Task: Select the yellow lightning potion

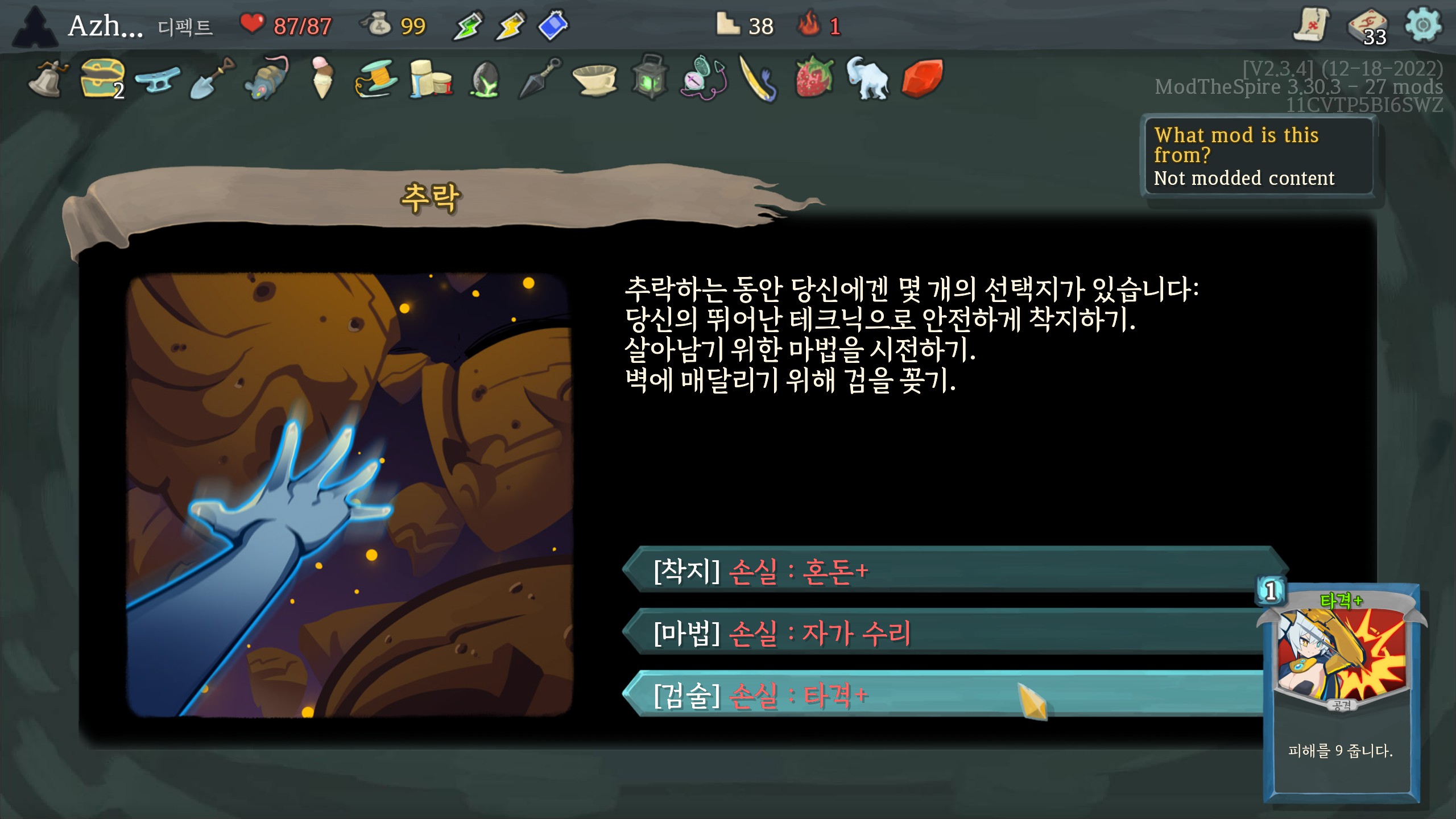Action: click(x=510, y=26)
